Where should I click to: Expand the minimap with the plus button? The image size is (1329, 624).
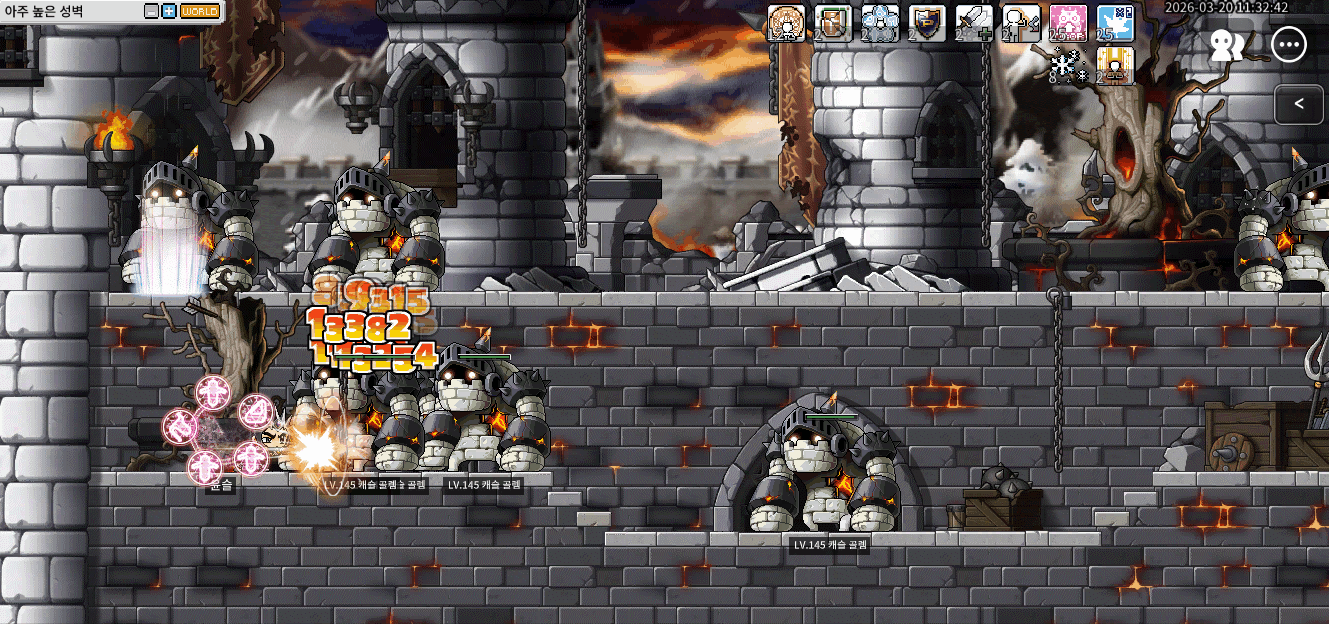(x=168, y=12)
